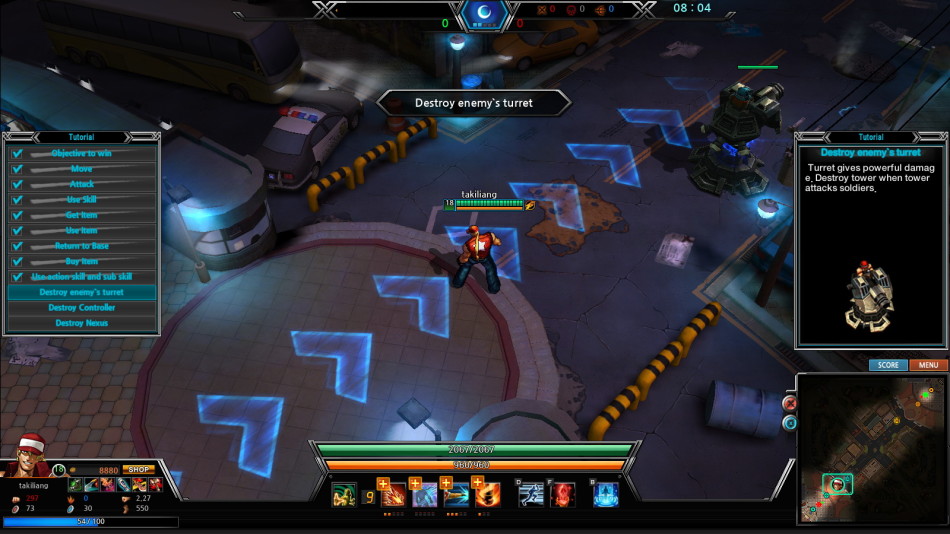Click the blue round button beside minimap

pos(790,423)
